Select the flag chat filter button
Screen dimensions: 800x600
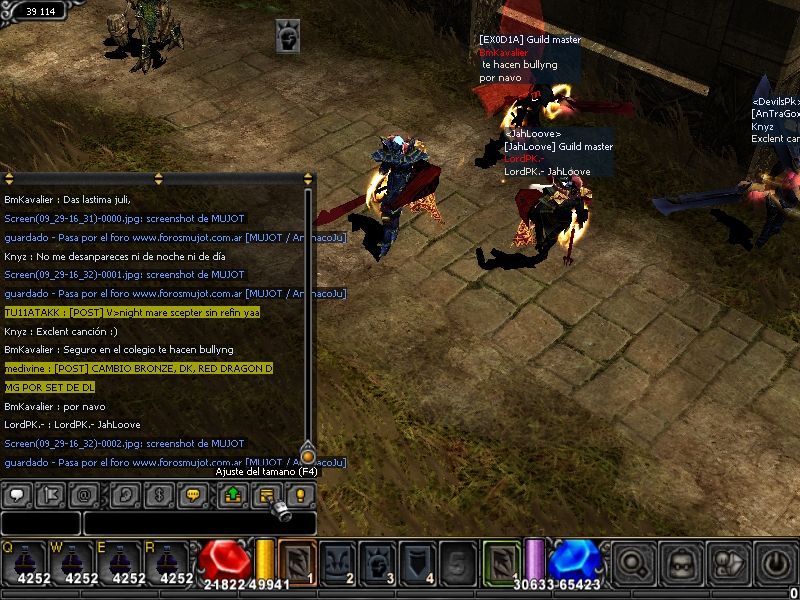point(51,495)
